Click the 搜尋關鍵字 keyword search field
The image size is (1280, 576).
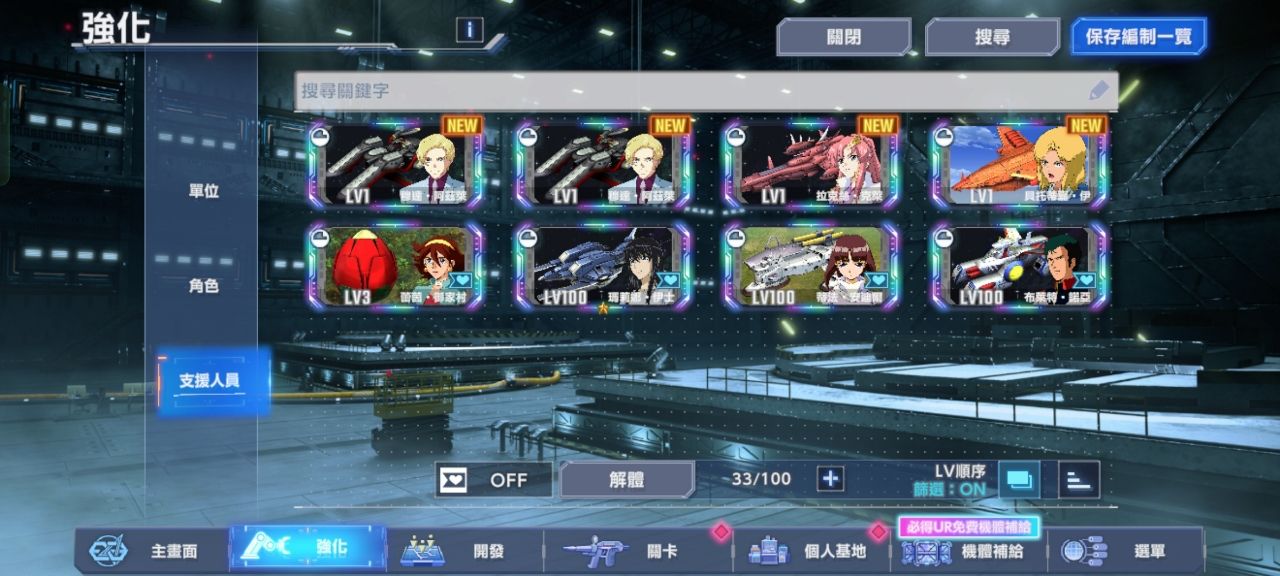point(690,91)
